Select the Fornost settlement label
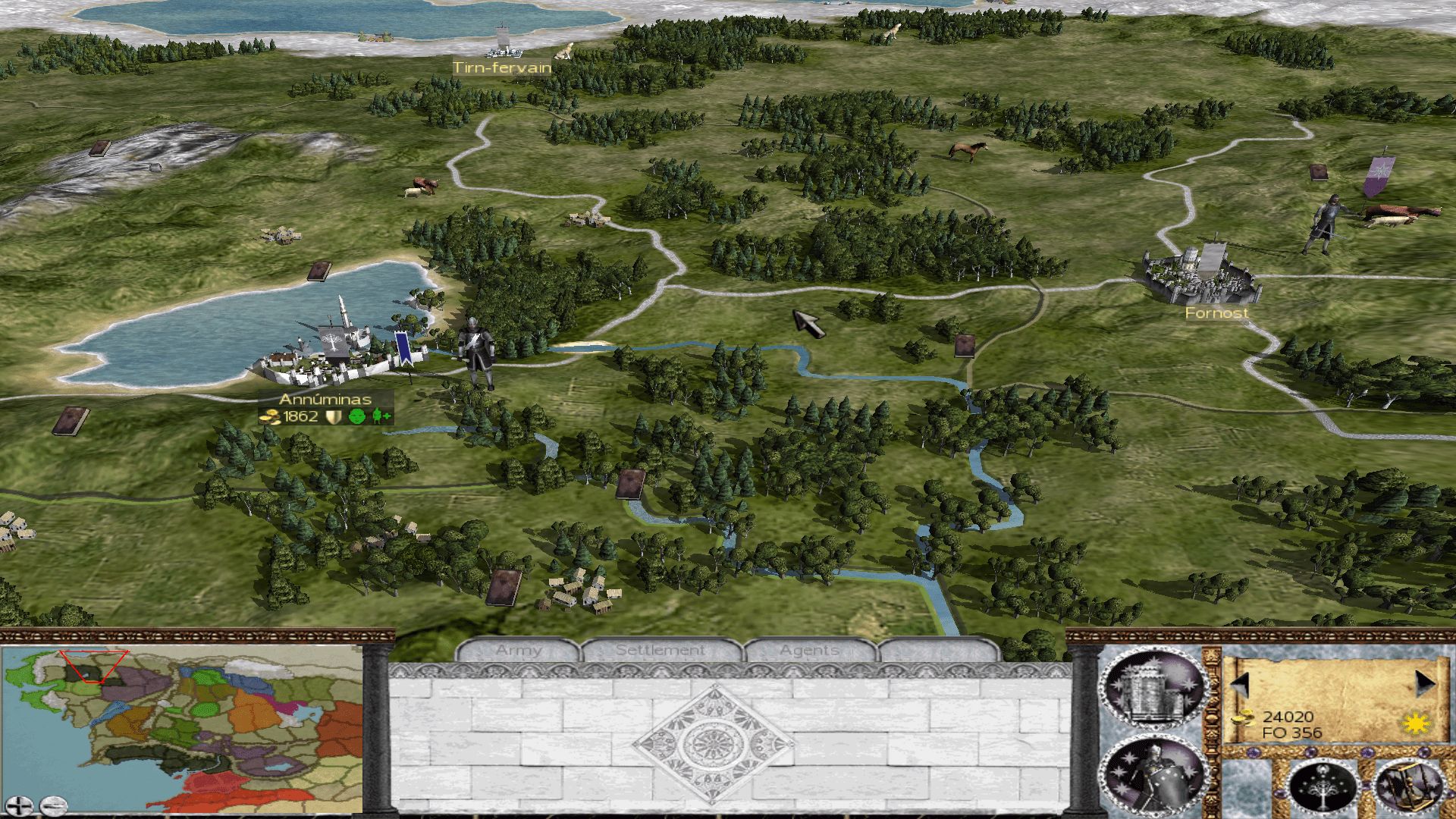The image size is (1456, 819). coord(1216,312)
